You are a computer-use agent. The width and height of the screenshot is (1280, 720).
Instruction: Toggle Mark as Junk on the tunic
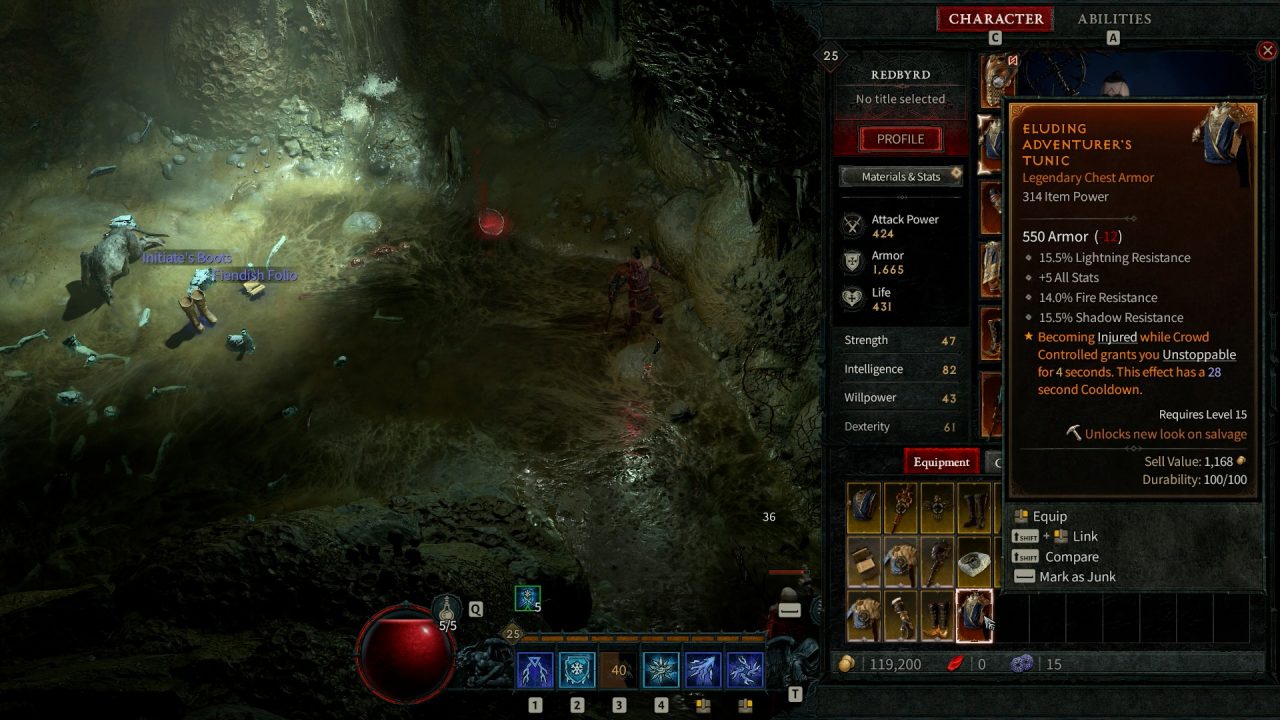[1063, 576]
